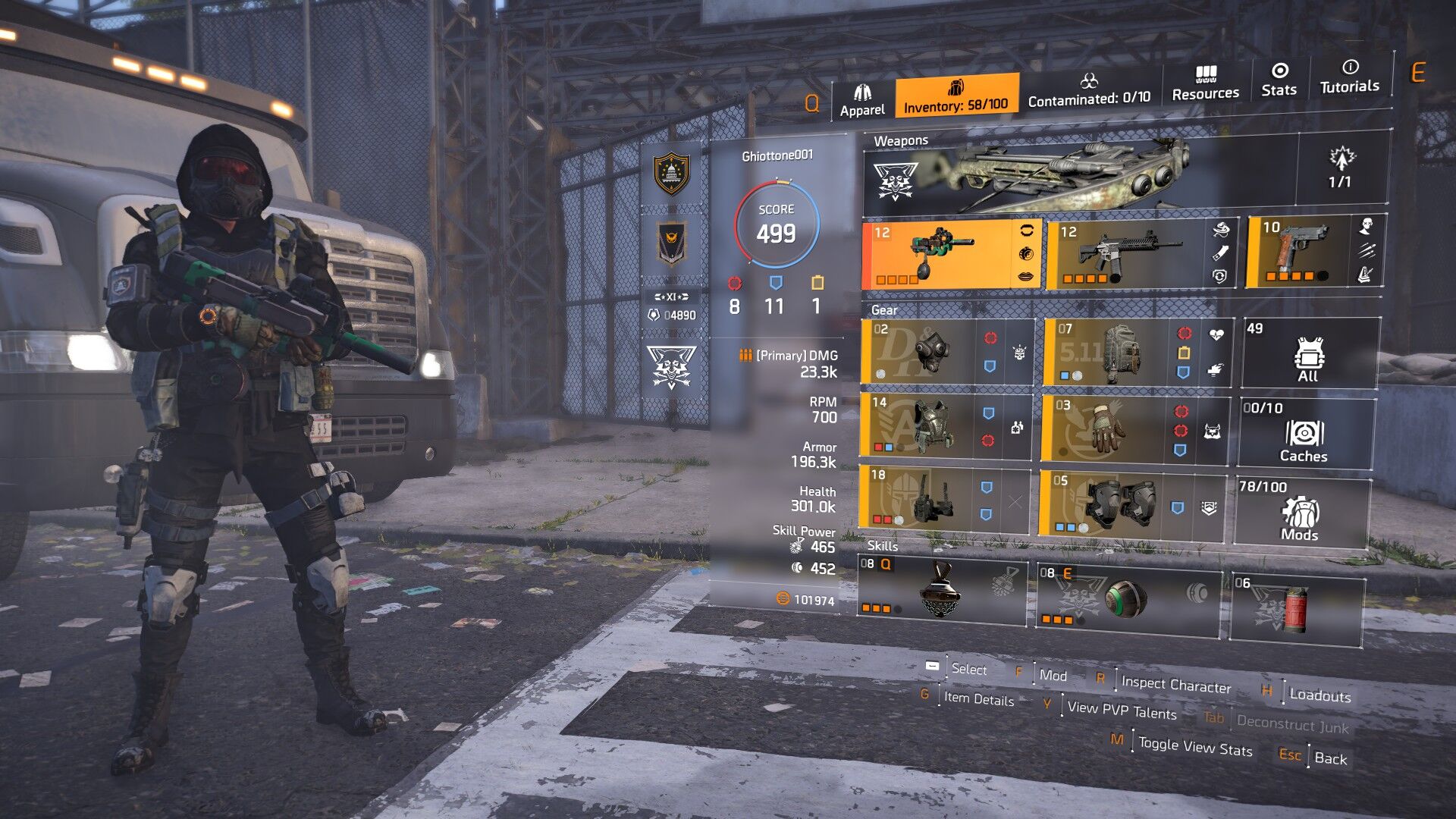Switch to the Stats tab
1456x819 pixels.
point(1279,80)
